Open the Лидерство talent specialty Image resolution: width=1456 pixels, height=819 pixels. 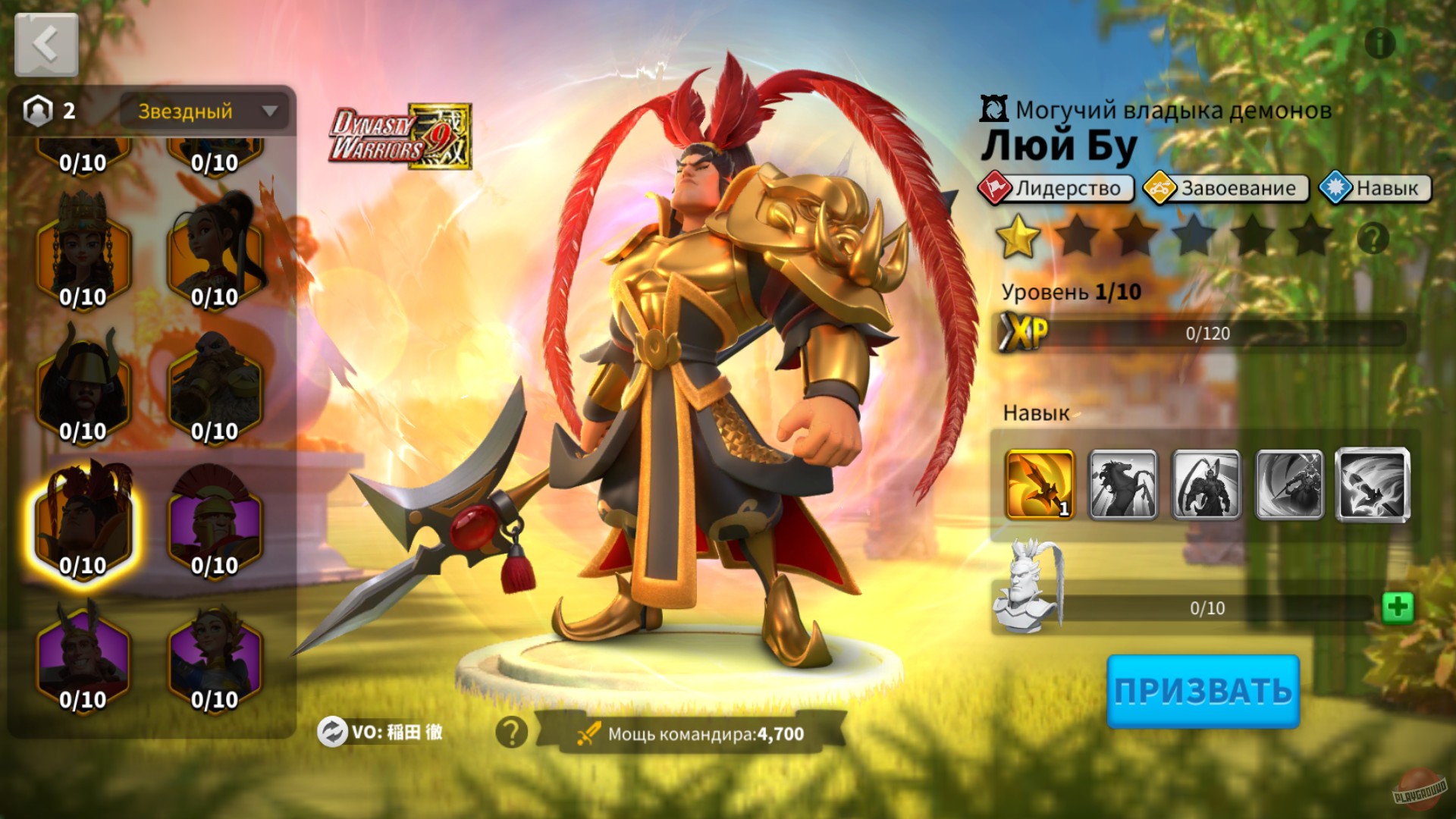click(1056, 189)
